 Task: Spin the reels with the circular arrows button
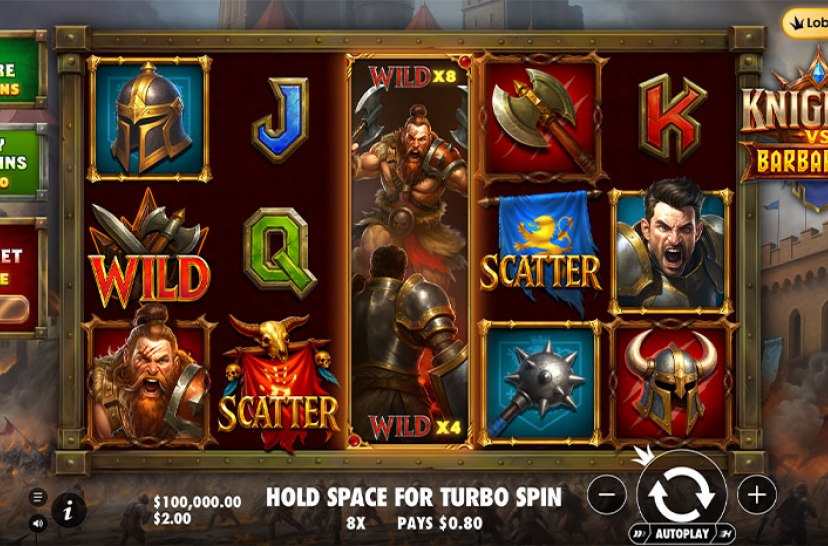(681, 492)
